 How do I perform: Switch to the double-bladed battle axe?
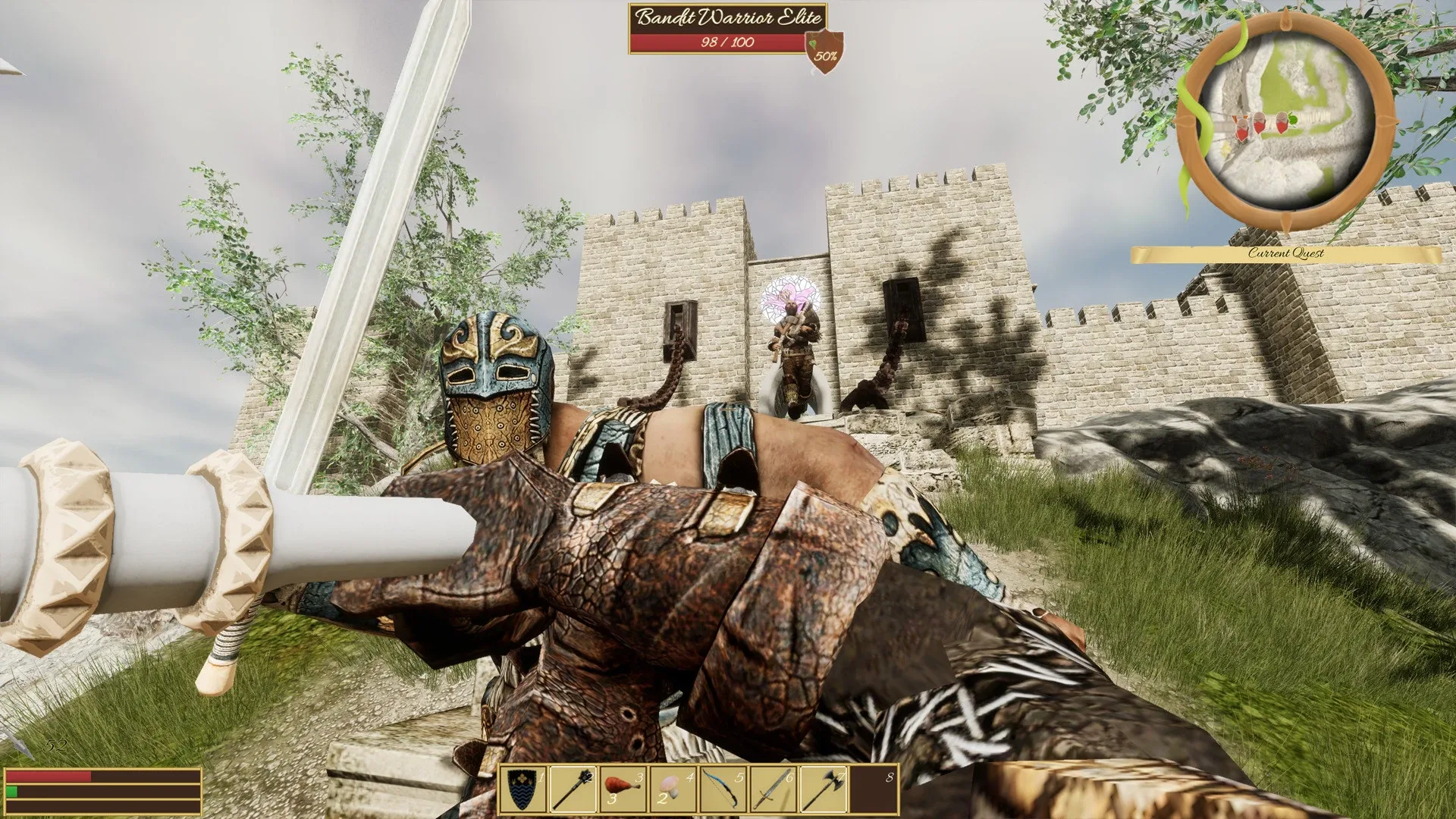coord(824,789)
